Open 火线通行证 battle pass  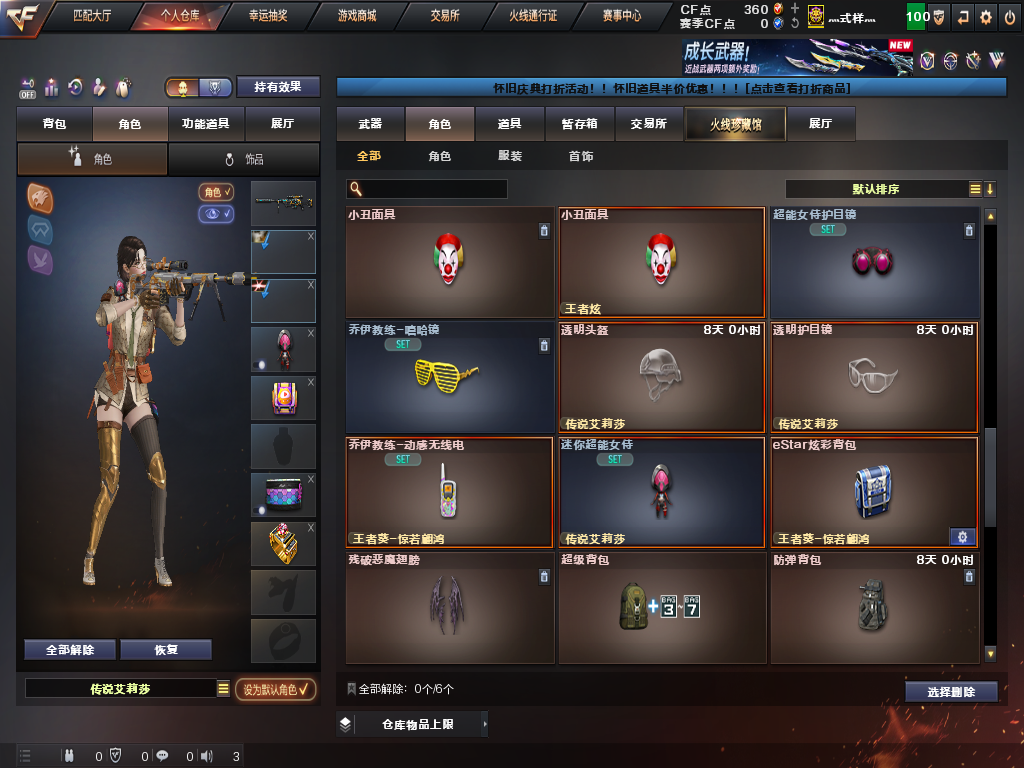click(533, 16)
